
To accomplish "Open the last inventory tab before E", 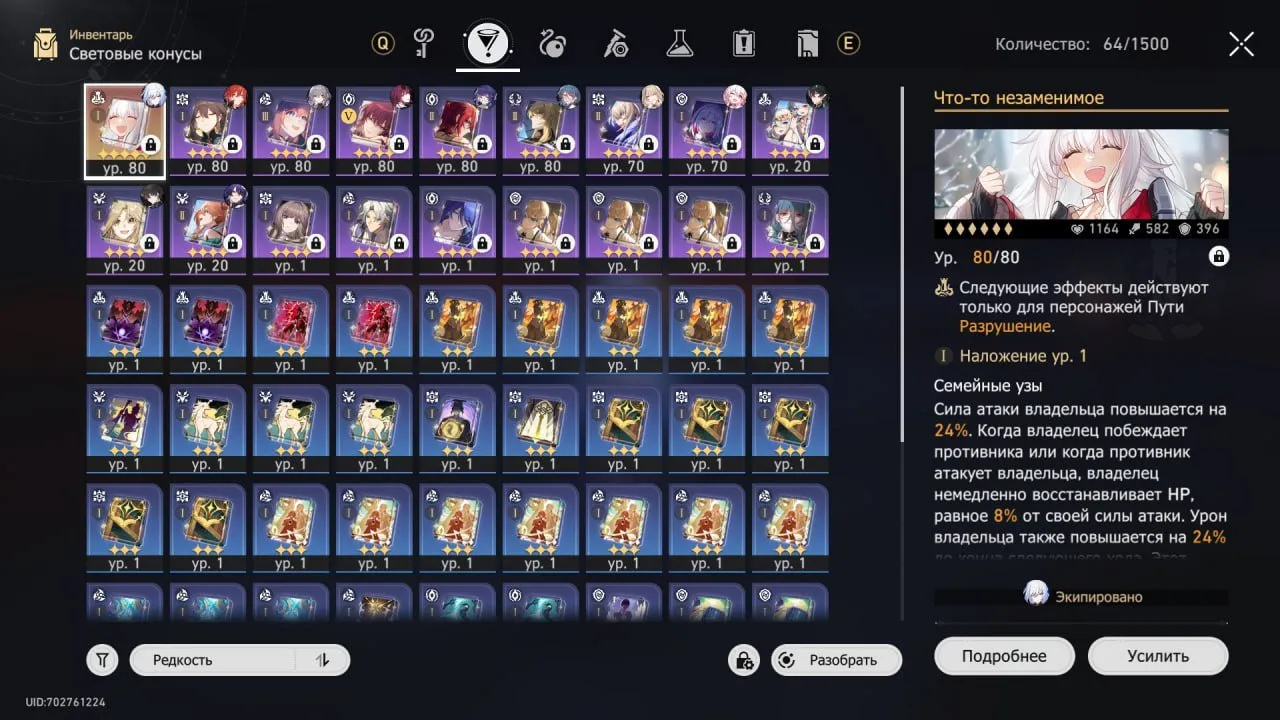I will coord(807,43).
